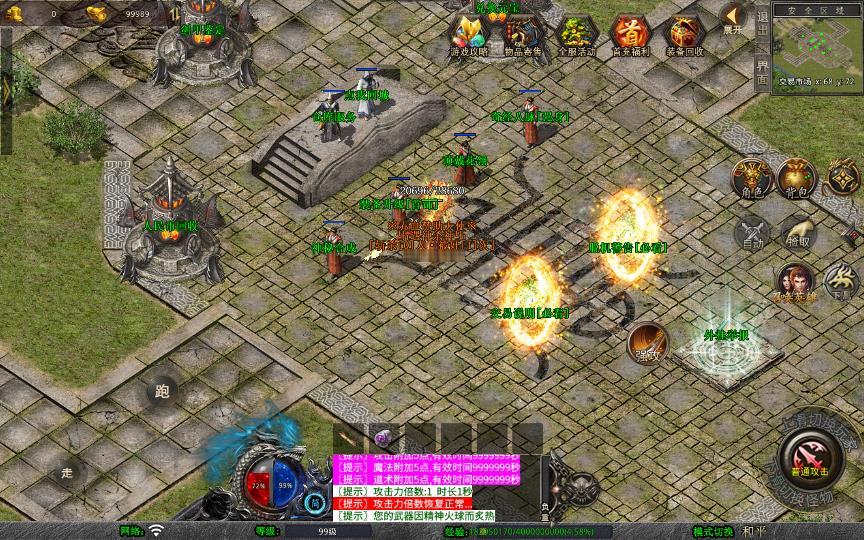Image resolution: width=864 pixels, height=540 pixels.
Task: Toggle the 走 walk movement button
Action: coord(68,472)
